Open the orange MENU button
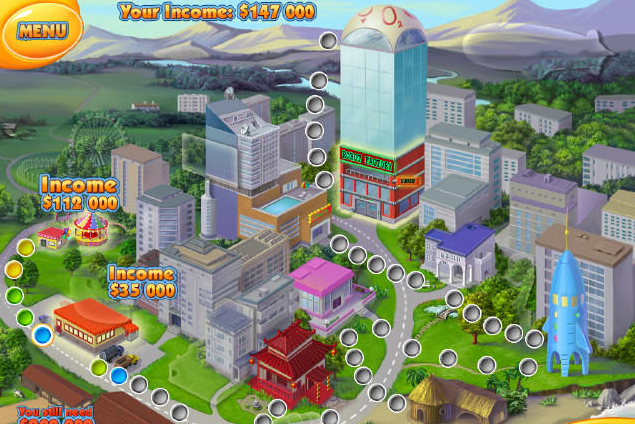This screenshot has width=635, height=424. point(42,29)
